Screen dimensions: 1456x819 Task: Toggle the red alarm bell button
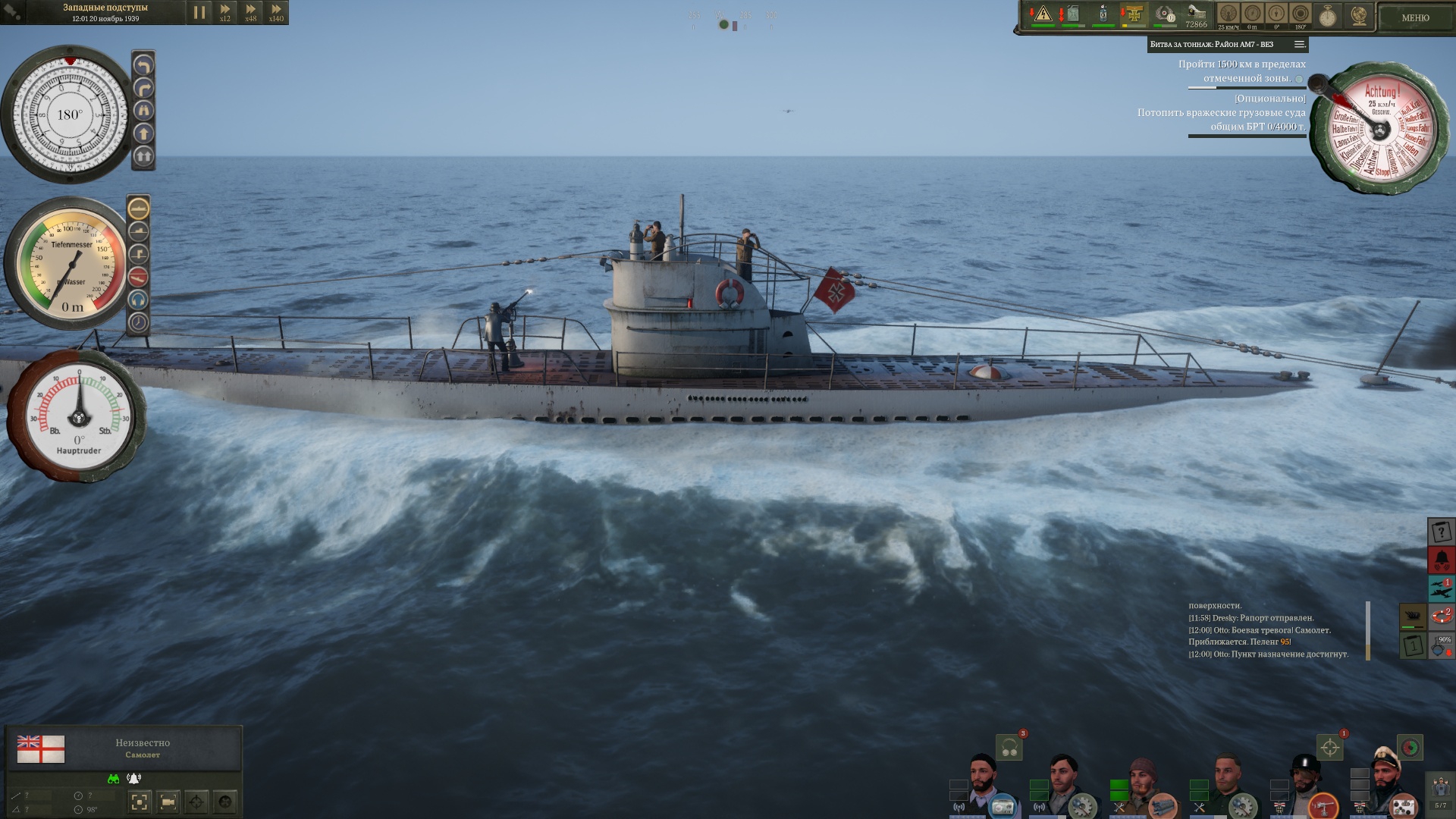coord(1441,560)
